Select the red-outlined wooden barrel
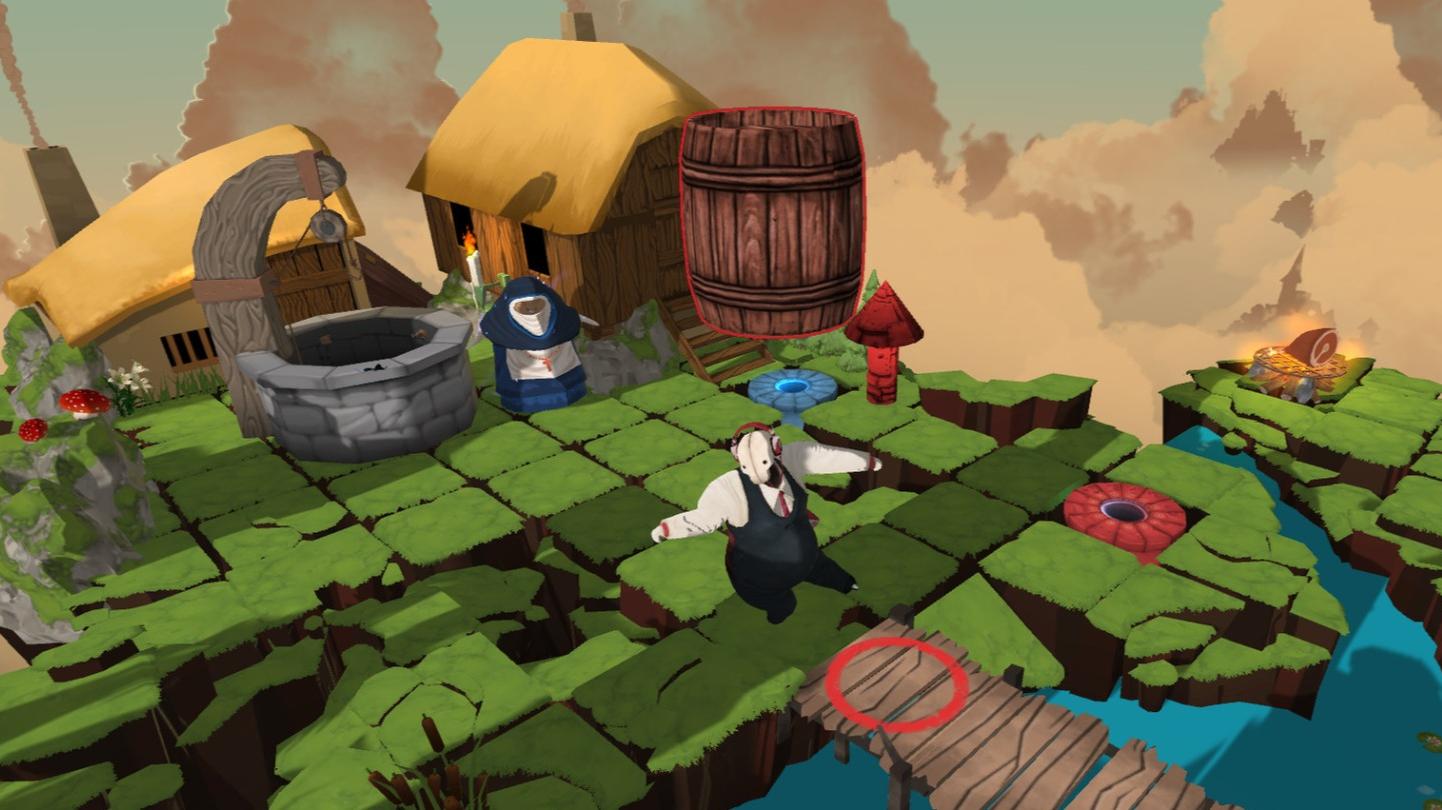 click(x=771, y=222)
